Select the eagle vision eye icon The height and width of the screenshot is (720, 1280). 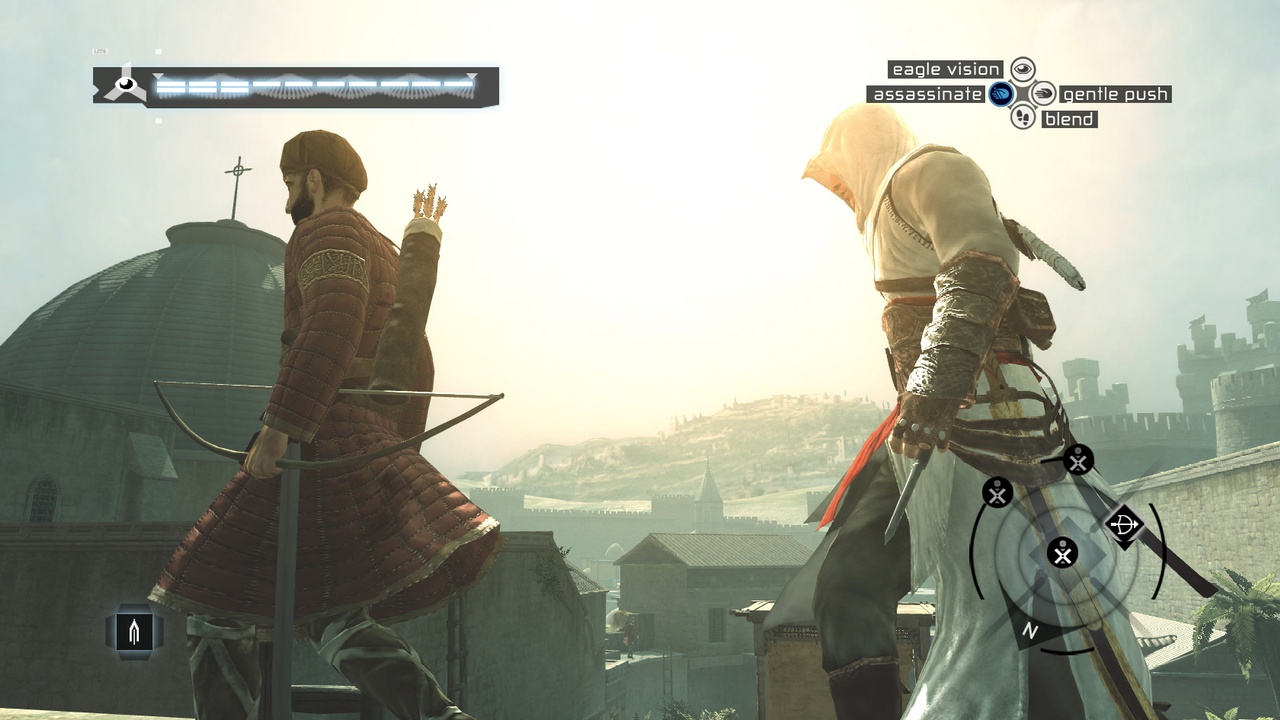coord(1025,68)
